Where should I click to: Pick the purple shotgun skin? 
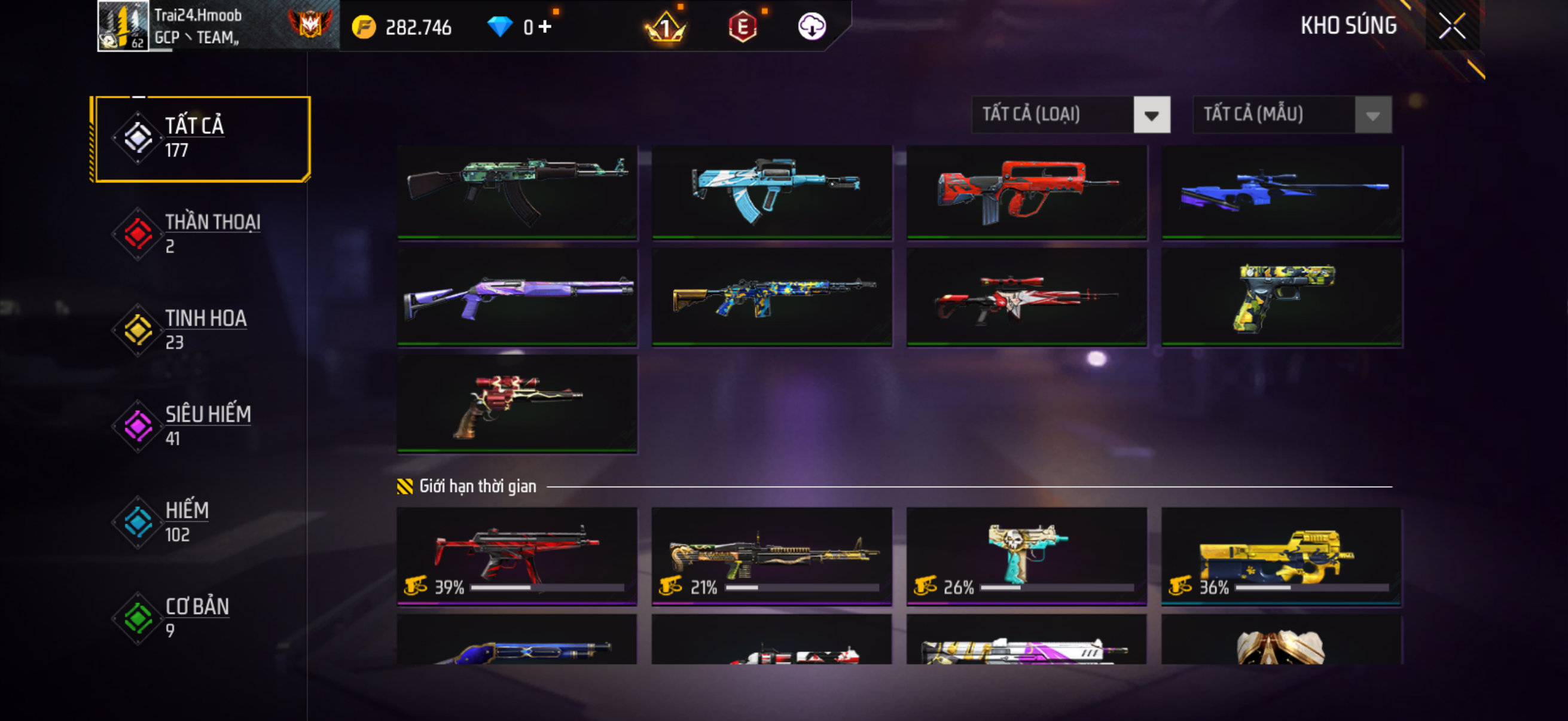pos(517,297)
